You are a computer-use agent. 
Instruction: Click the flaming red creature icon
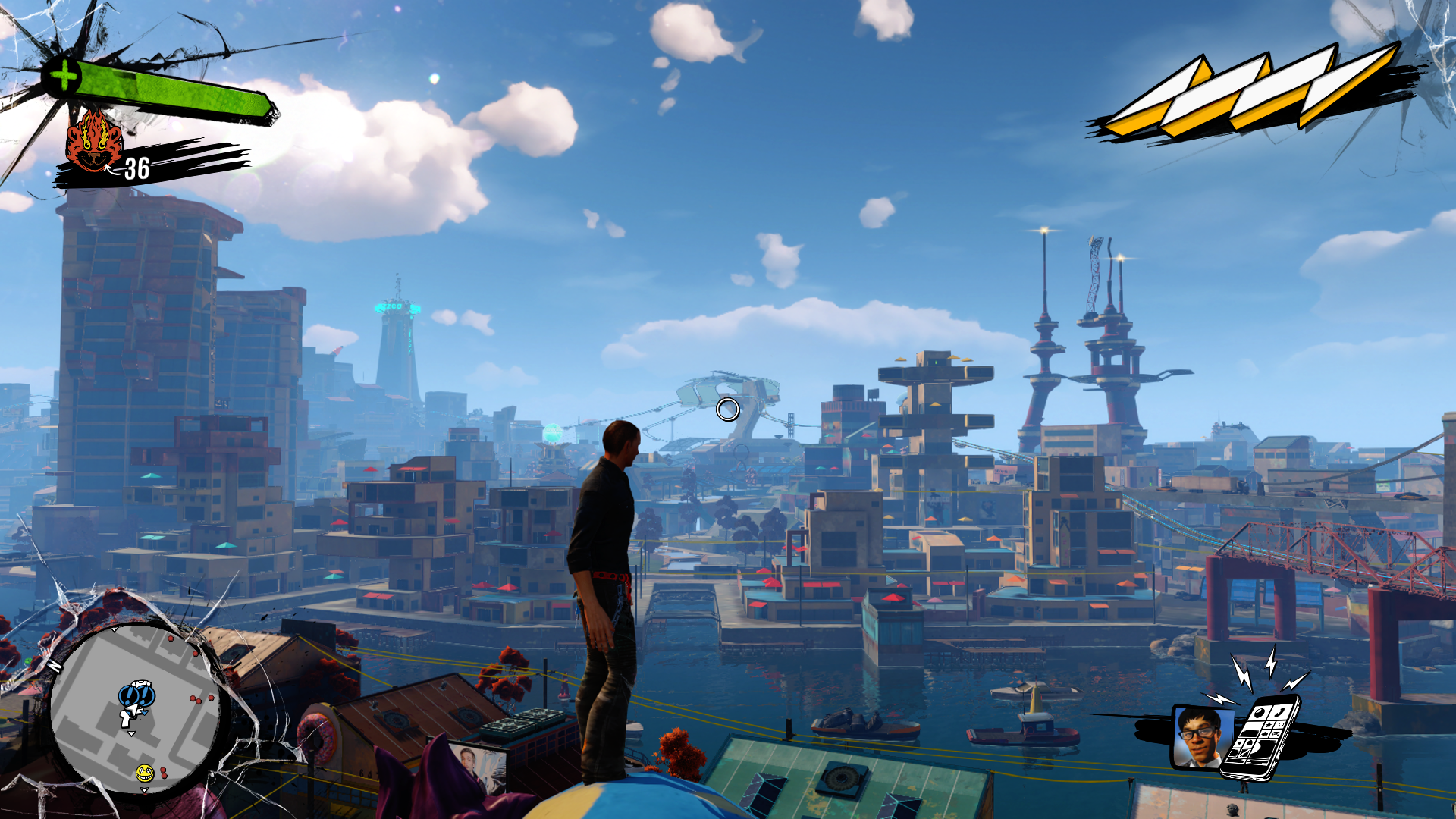[93, 141]
